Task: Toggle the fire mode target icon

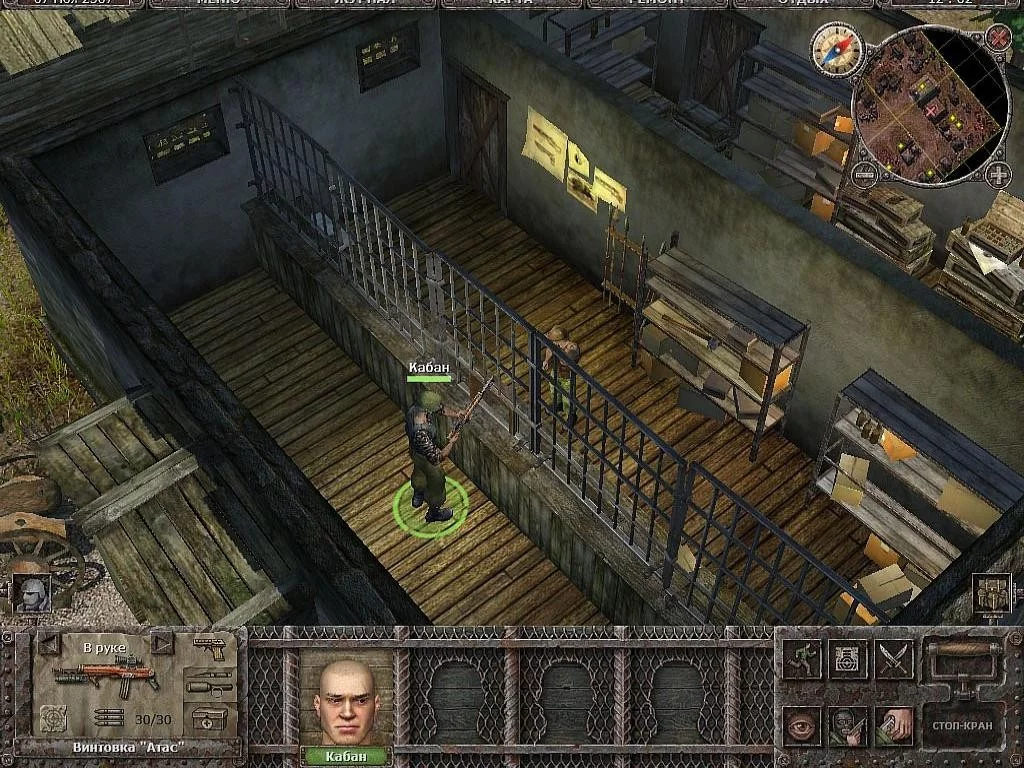Action: (x=53, y=717)
